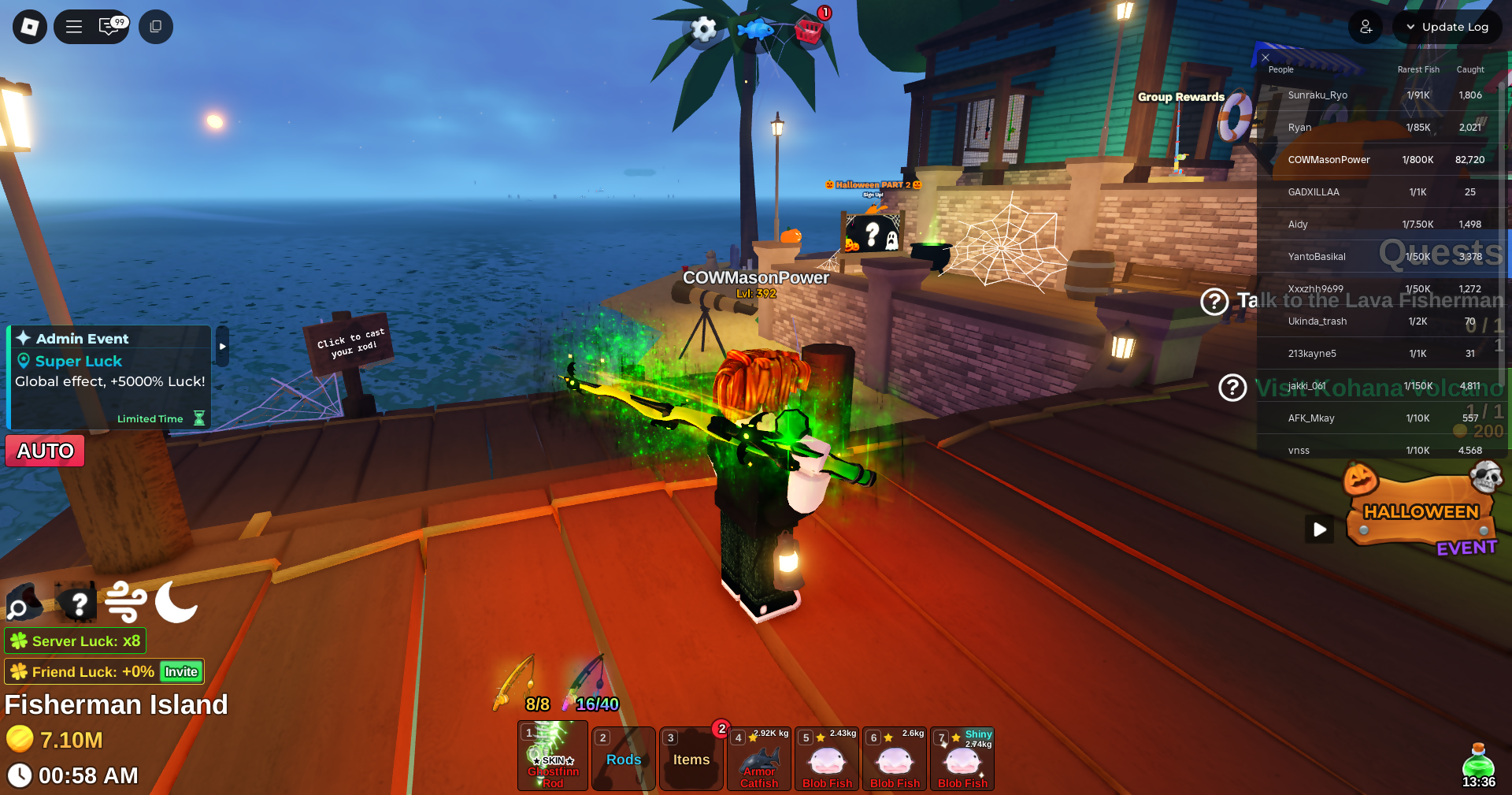Screen dimensions: 1512x795
Task: Open the red shop basket icon
Action: click(x=809, y=32)
